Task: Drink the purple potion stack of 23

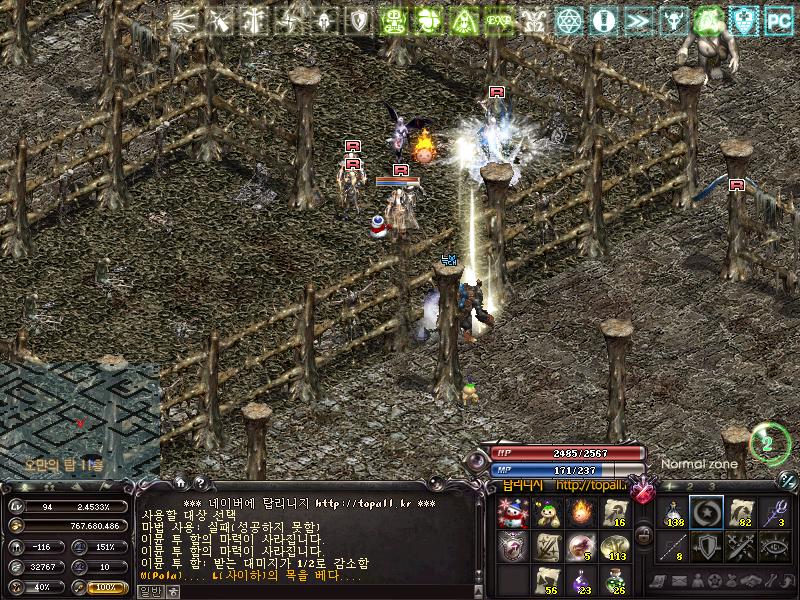Action: click(581, 581)
